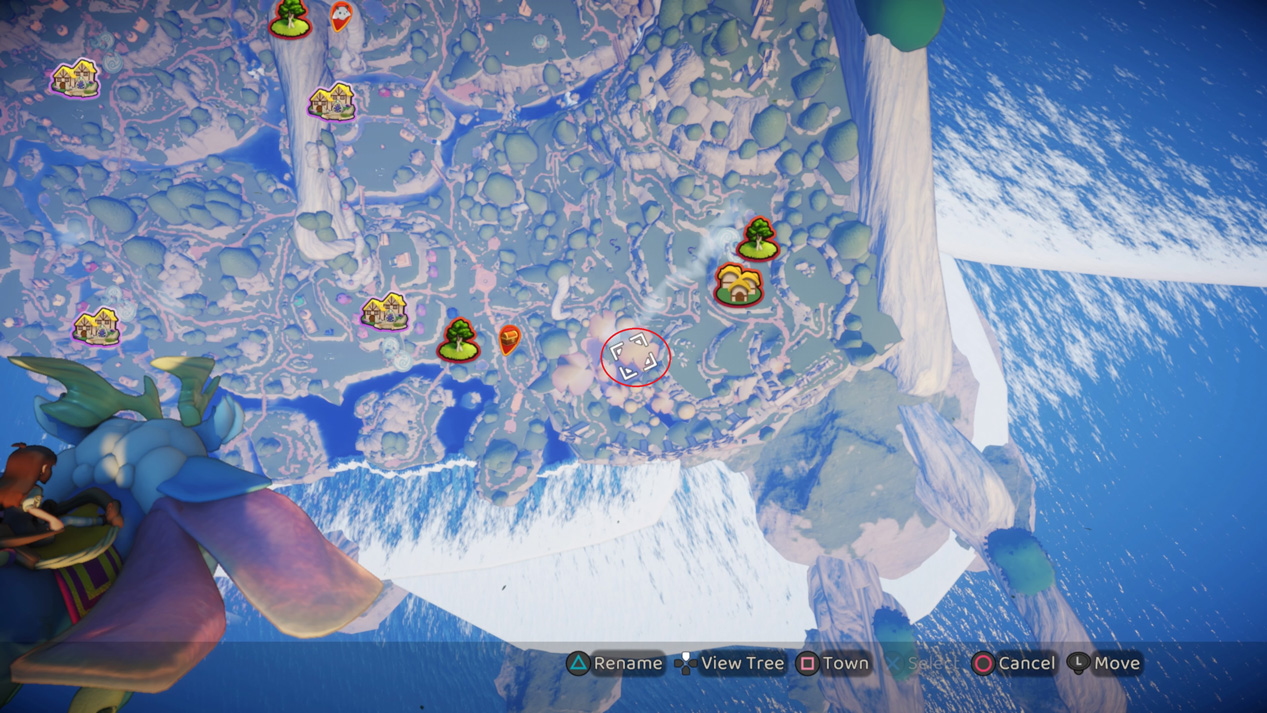Choose the tree marker next to the treasure chest
1267x713 pixels.
click(459, 340)
